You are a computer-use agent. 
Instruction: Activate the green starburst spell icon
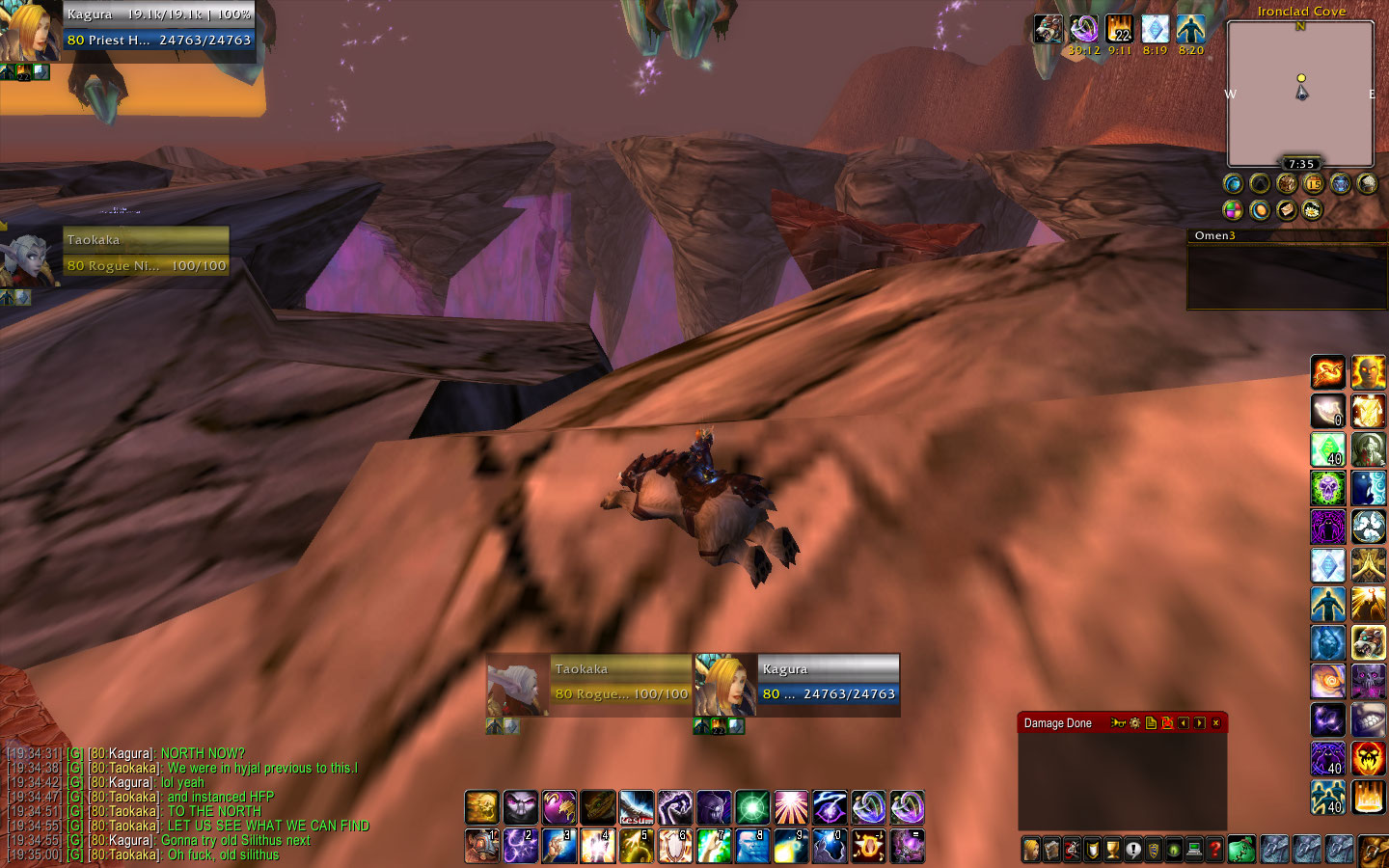pyautogui.click(x=751, y=807)
